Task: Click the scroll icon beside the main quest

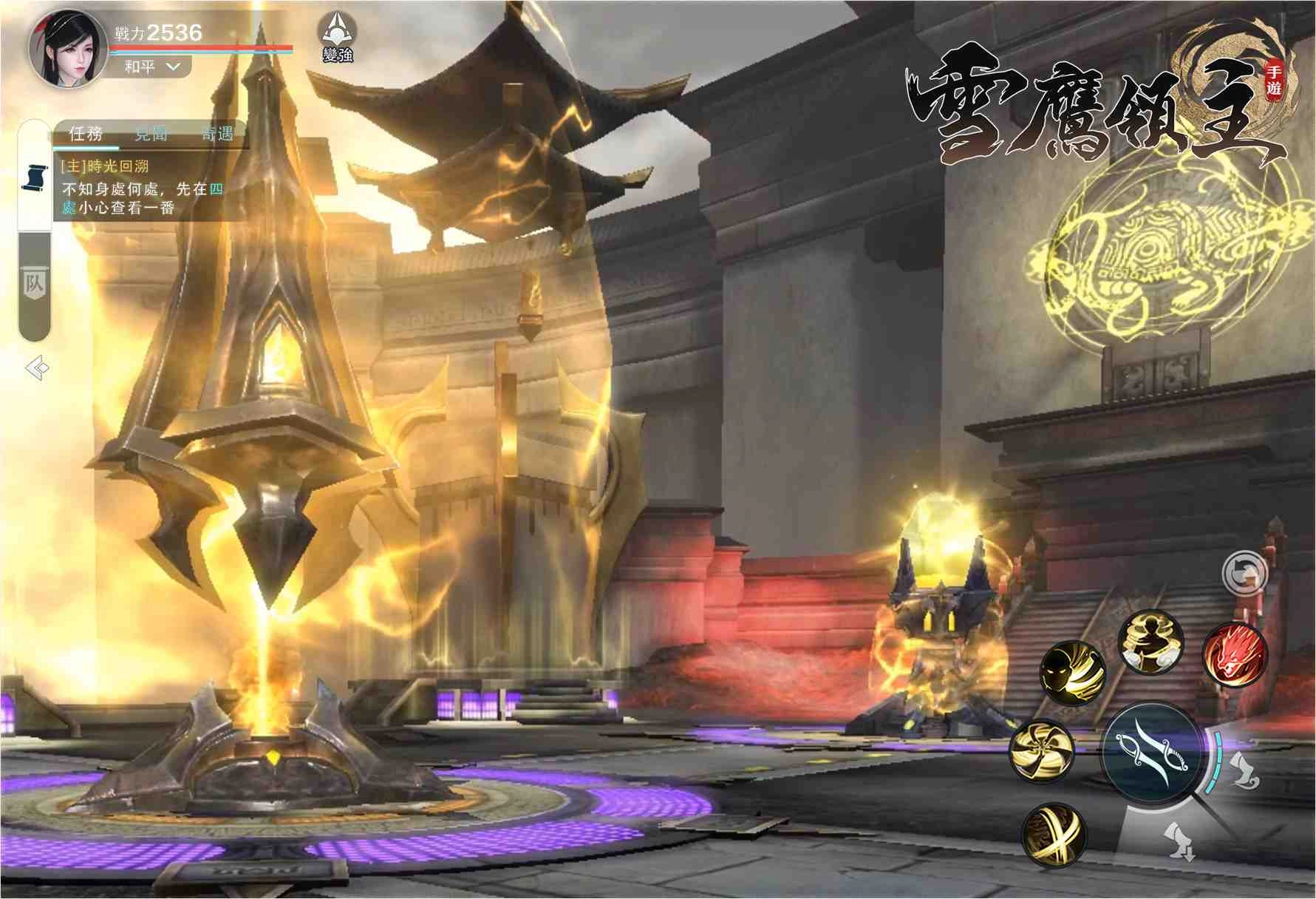Action: tap(35, 177)
